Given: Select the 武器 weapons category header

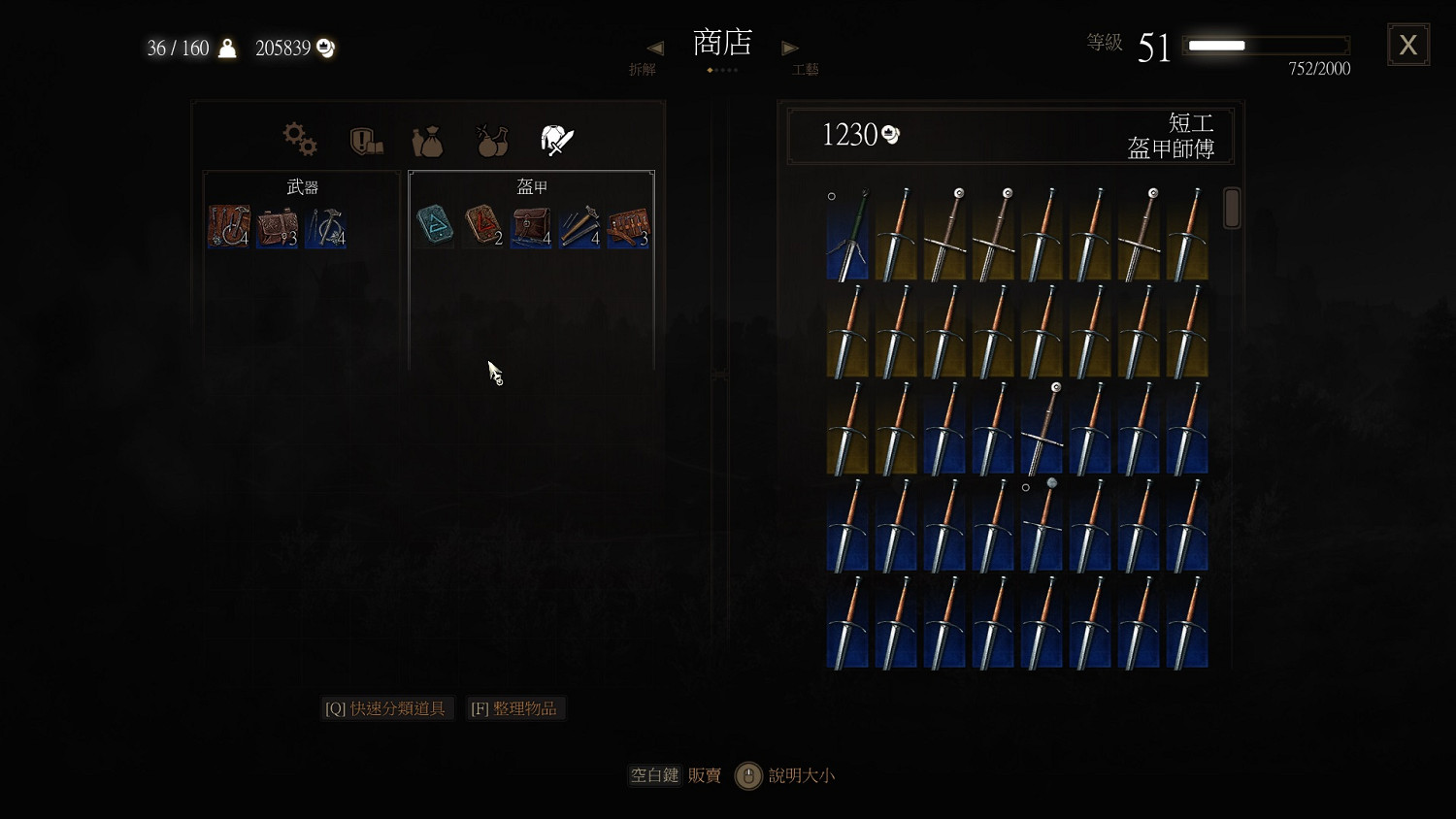Looking at the screenshot, I should (x=302, y=185).
